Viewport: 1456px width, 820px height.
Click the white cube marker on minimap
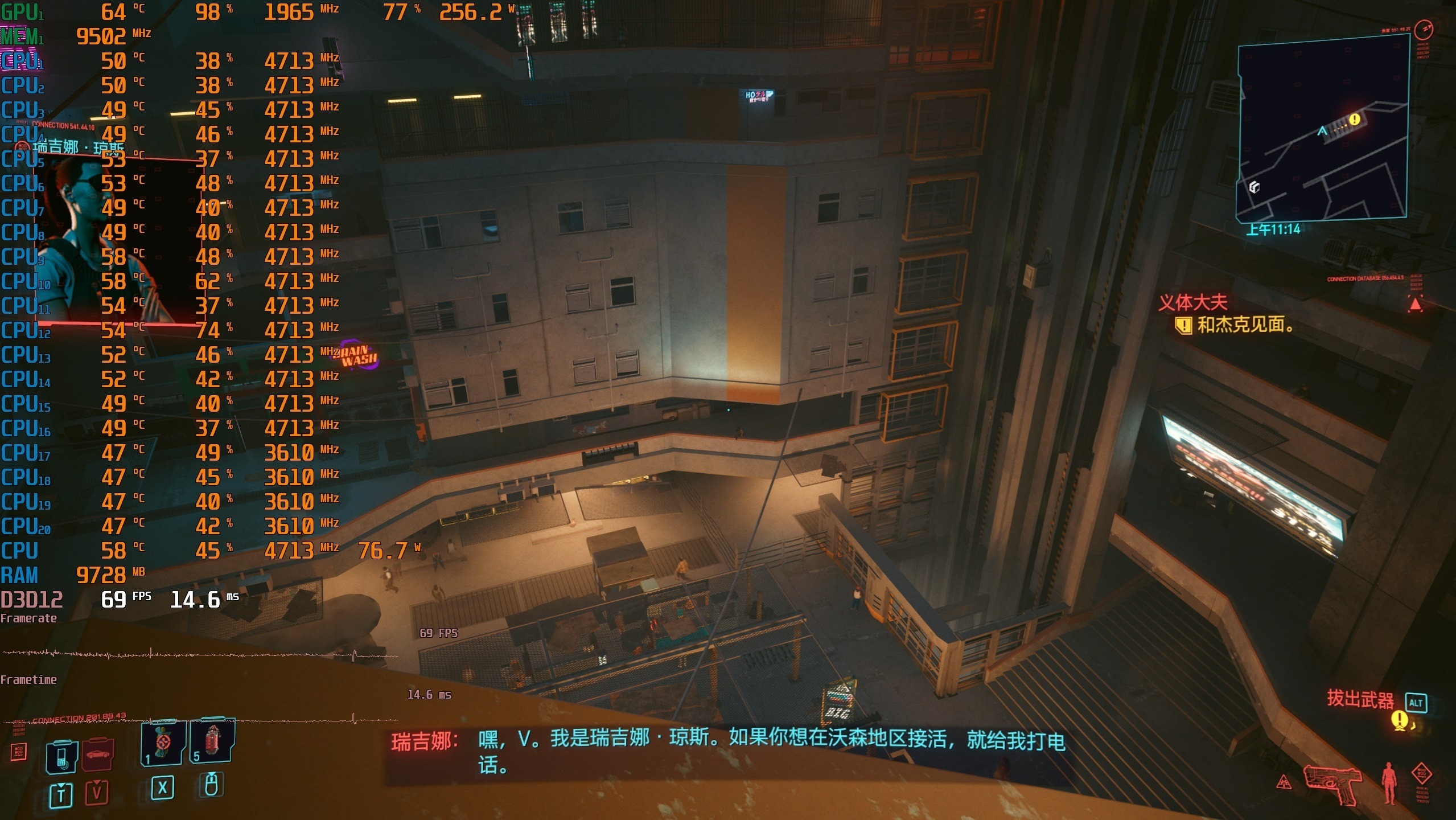(x=1254, y=187)
